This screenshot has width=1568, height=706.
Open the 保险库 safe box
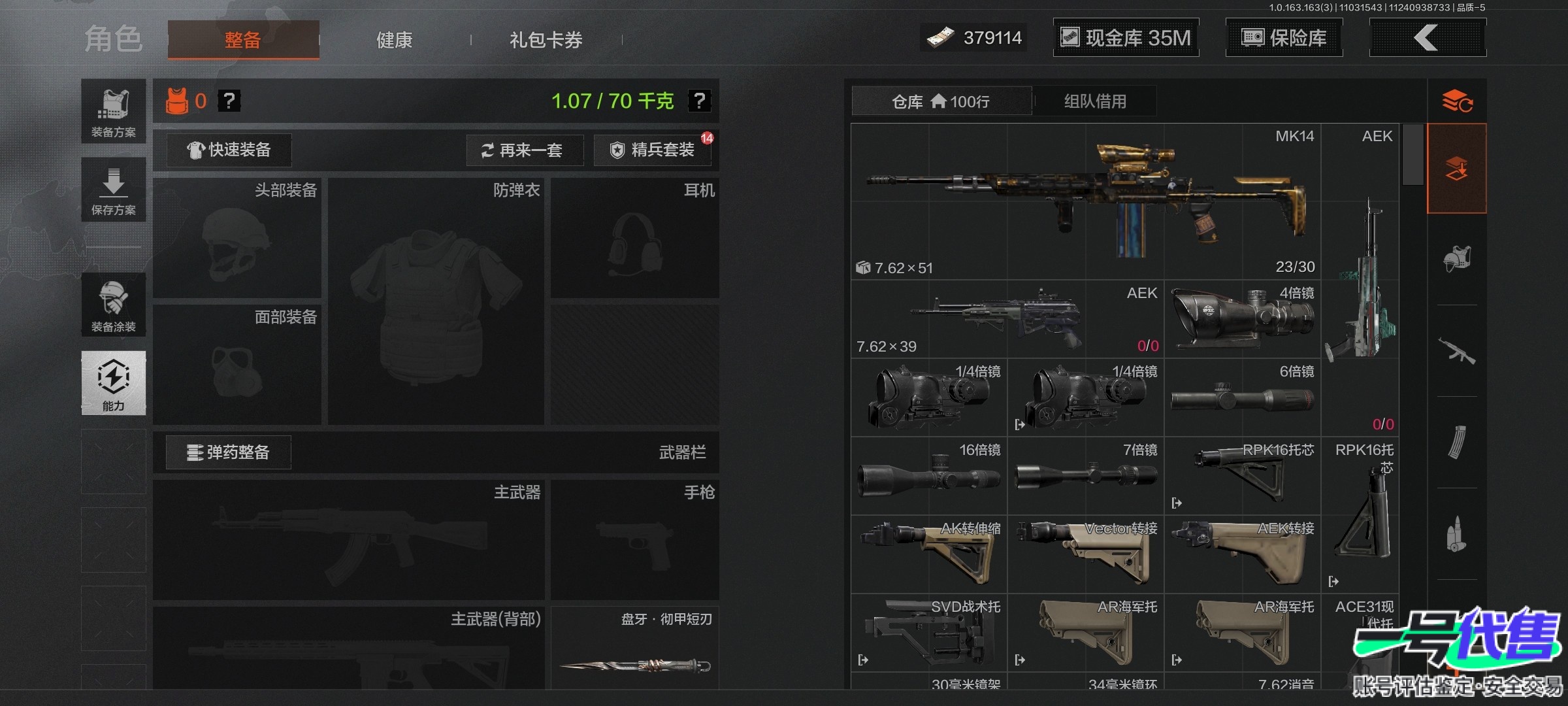(1284, 38)
